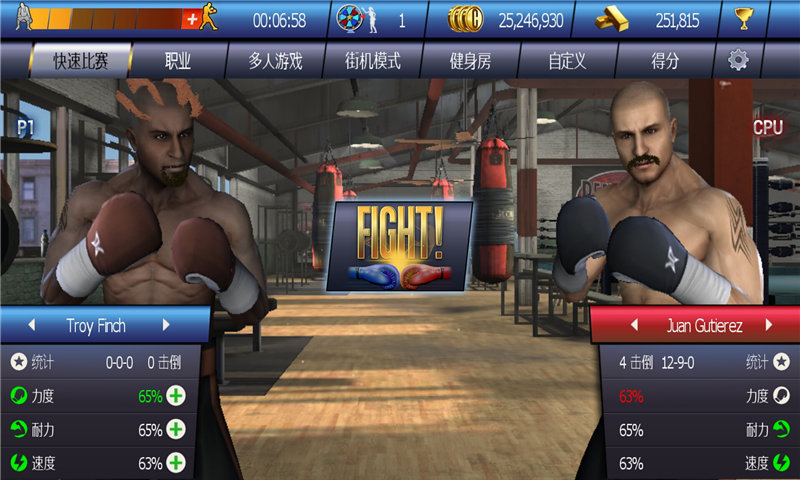Open the prize wheel icon

tap(351, 19)
